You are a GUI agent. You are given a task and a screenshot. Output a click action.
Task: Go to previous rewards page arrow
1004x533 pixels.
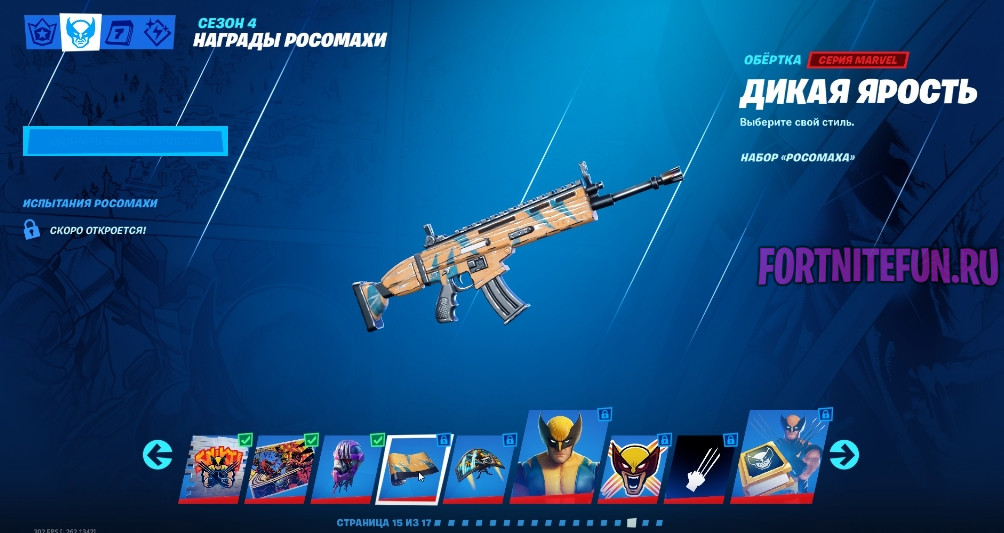158,455
